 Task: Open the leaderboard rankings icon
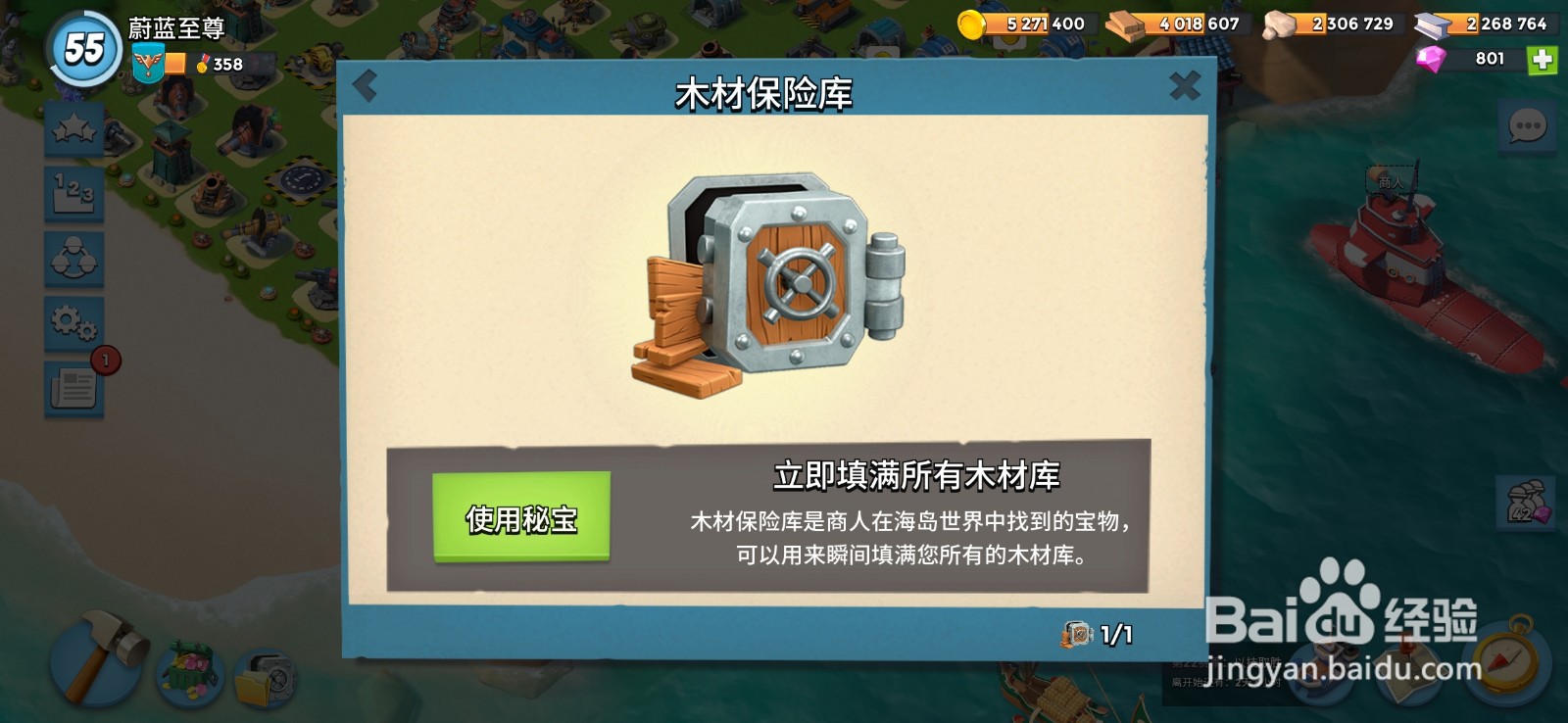coord(73,193)
